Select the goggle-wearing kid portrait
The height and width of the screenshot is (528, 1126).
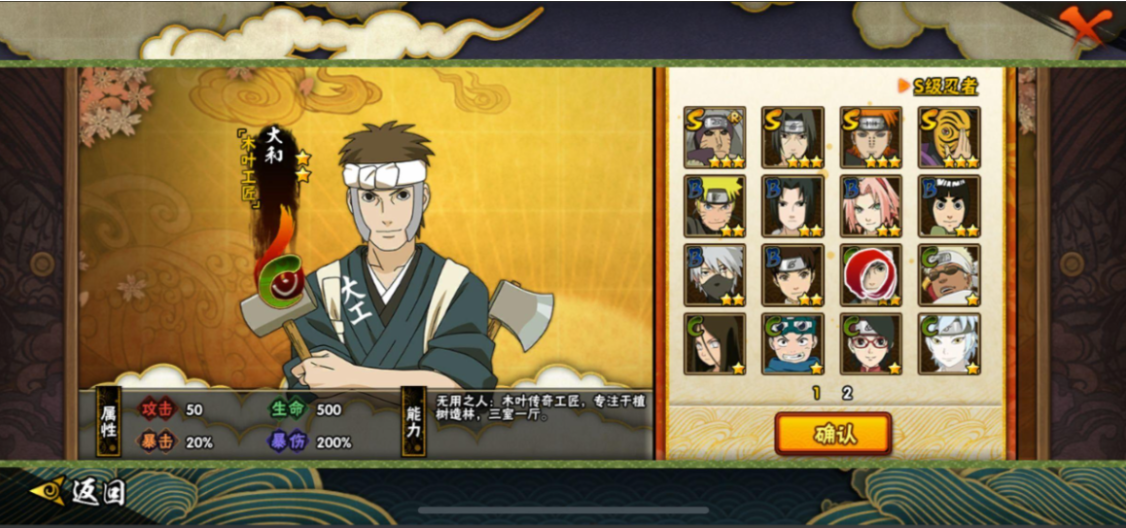tap(792, 344)
